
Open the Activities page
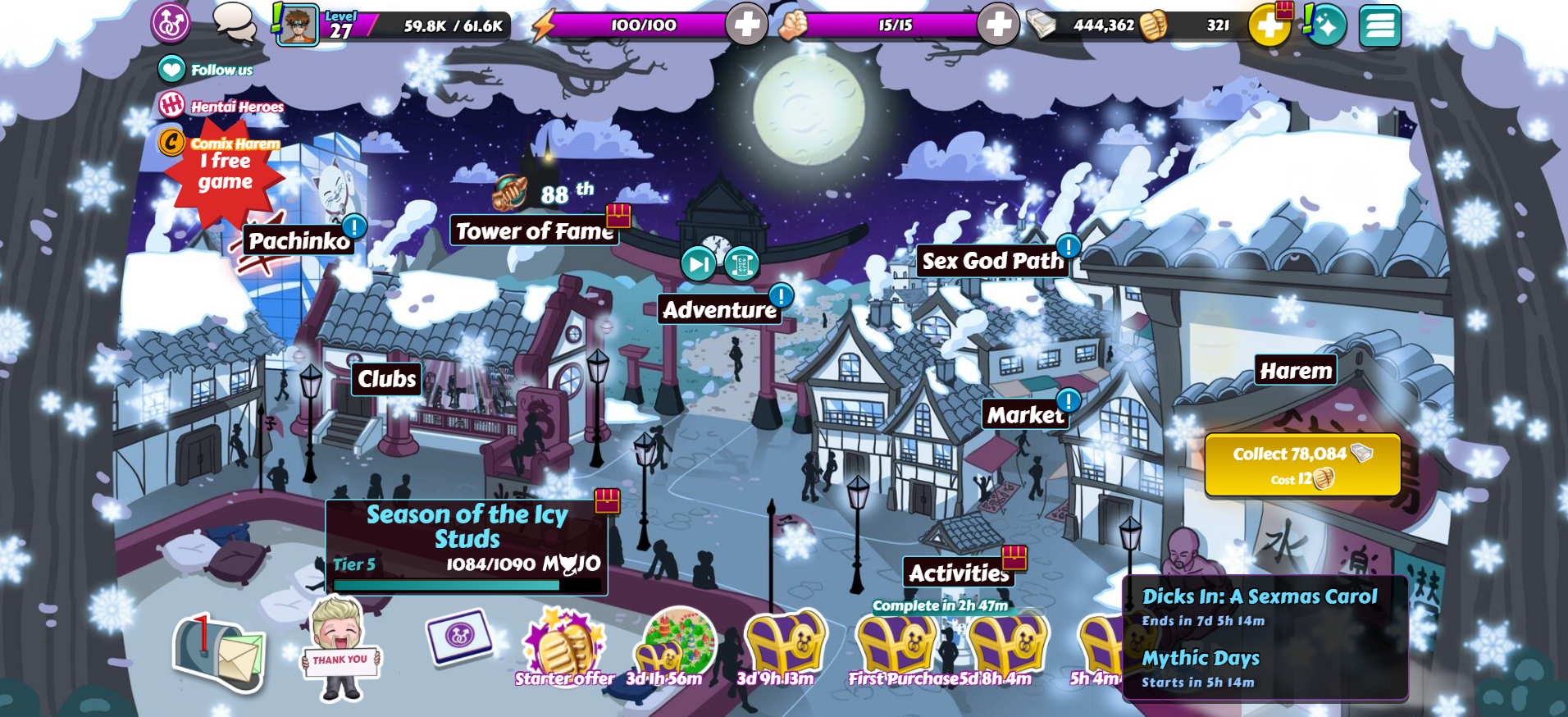[958, 573]
